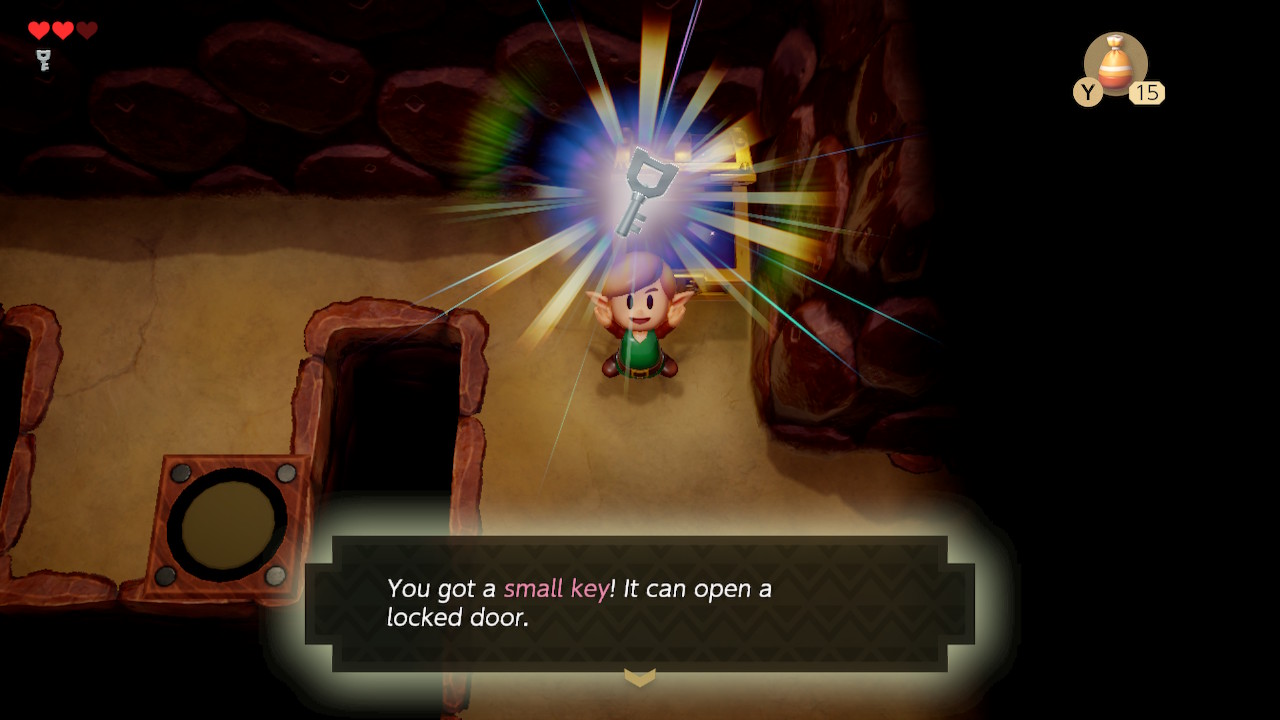
Task: Click the first full heart in health display
Action: pos(38,30)
